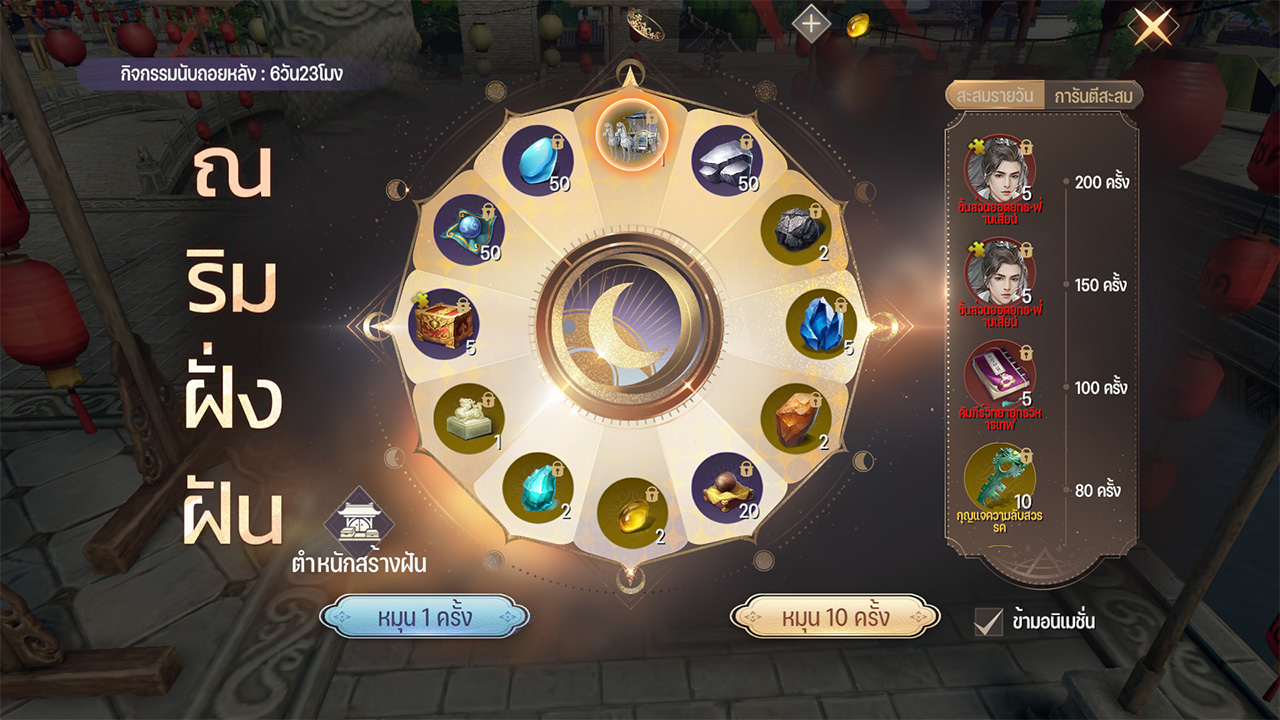
Task: Spin ten times with หมุน 10 ครั้ง
Action: click(835, 617)
